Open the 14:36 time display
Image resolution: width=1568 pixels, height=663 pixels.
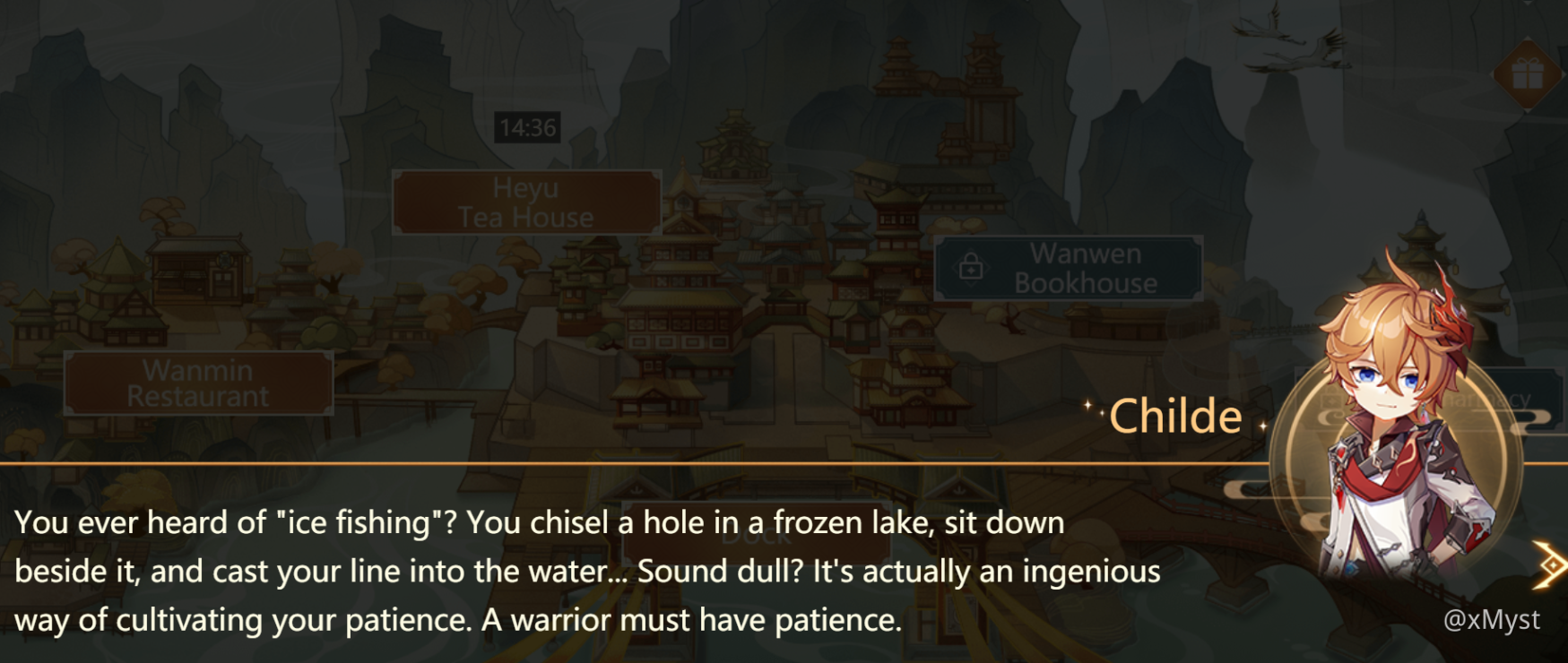(527, 127)
